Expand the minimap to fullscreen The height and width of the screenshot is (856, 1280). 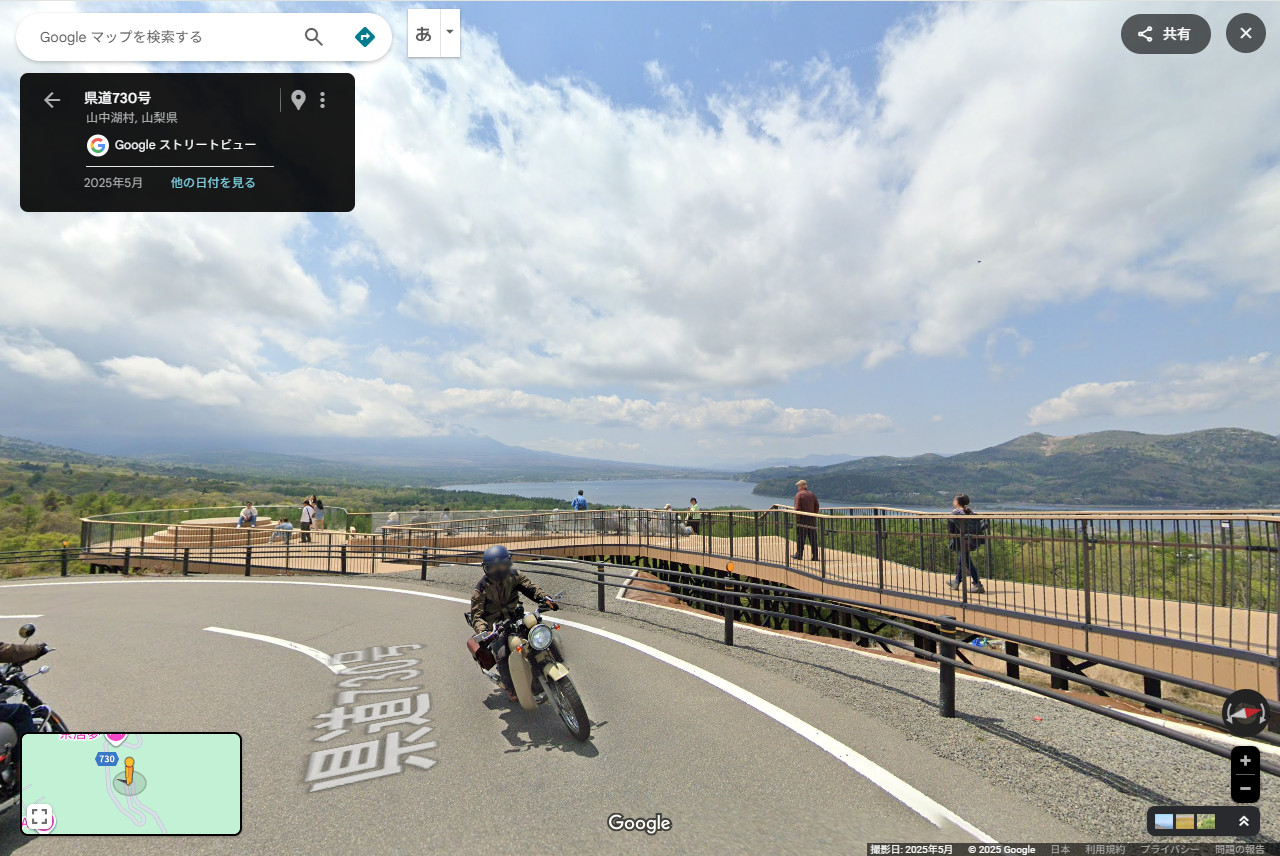click(39, 816)
